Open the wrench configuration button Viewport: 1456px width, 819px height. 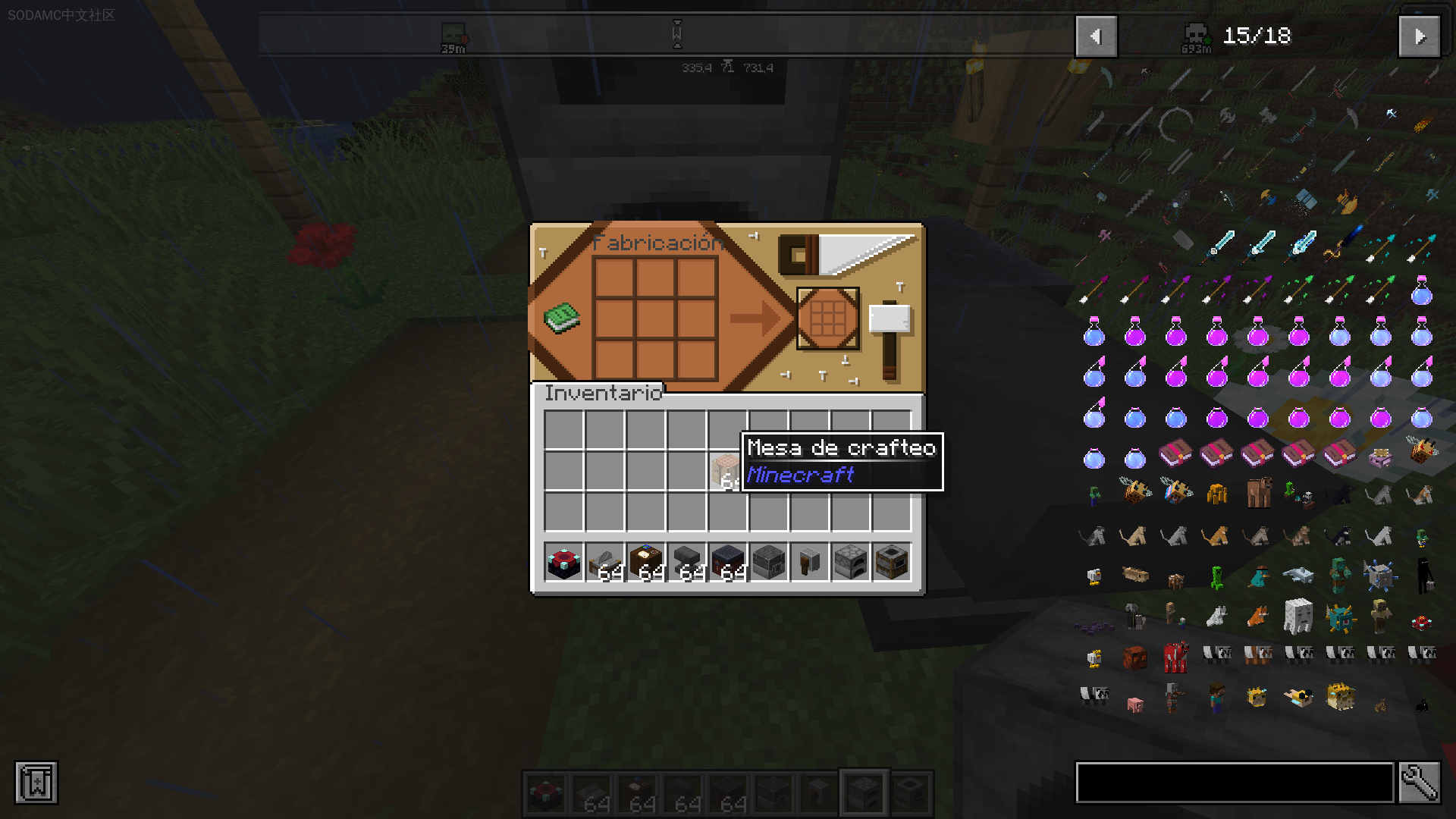(1419, 783)
